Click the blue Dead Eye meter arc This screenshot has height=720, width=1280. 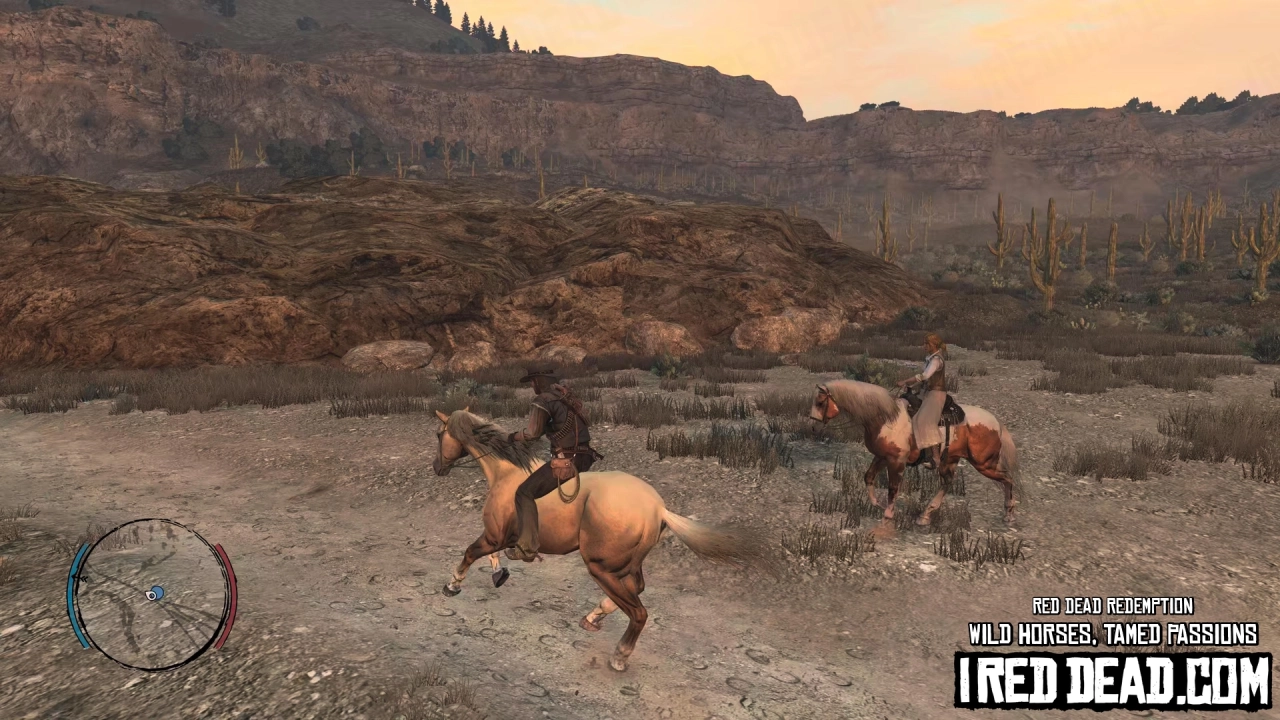pyautogui.click(x=72, y=595)
